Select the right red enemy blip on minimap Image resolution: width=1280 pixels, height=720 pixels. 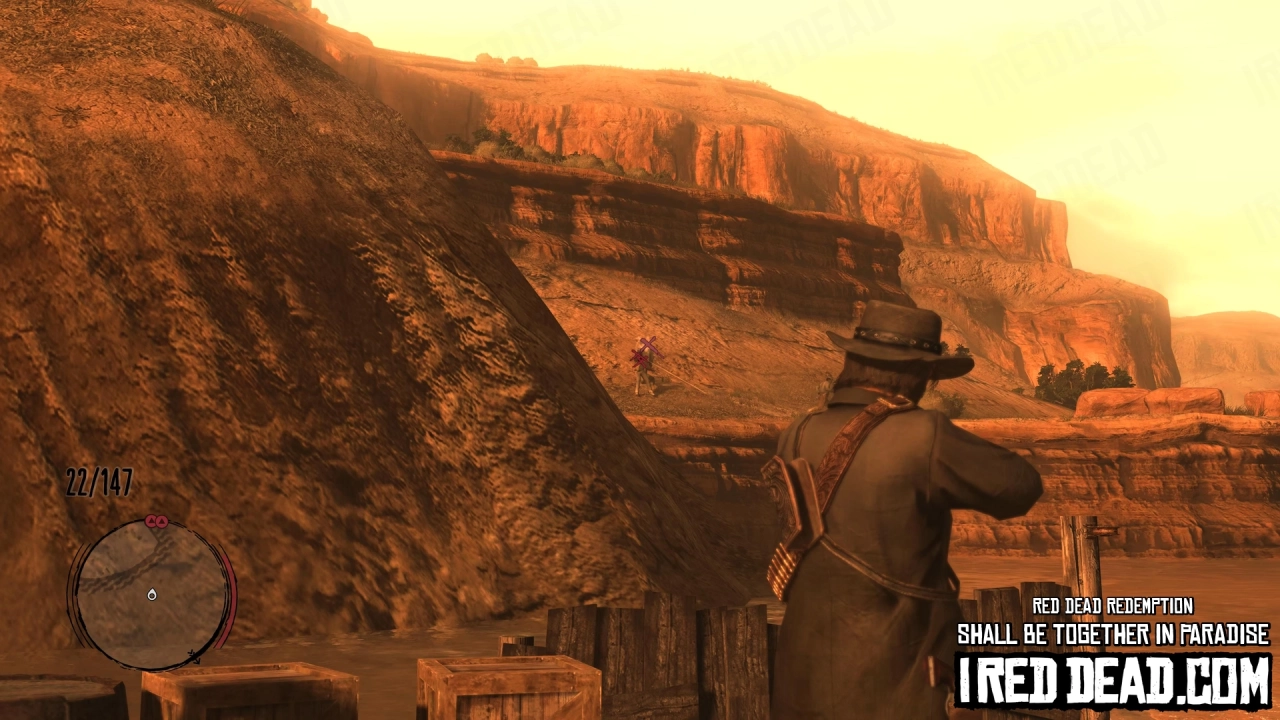pos(162,521)
